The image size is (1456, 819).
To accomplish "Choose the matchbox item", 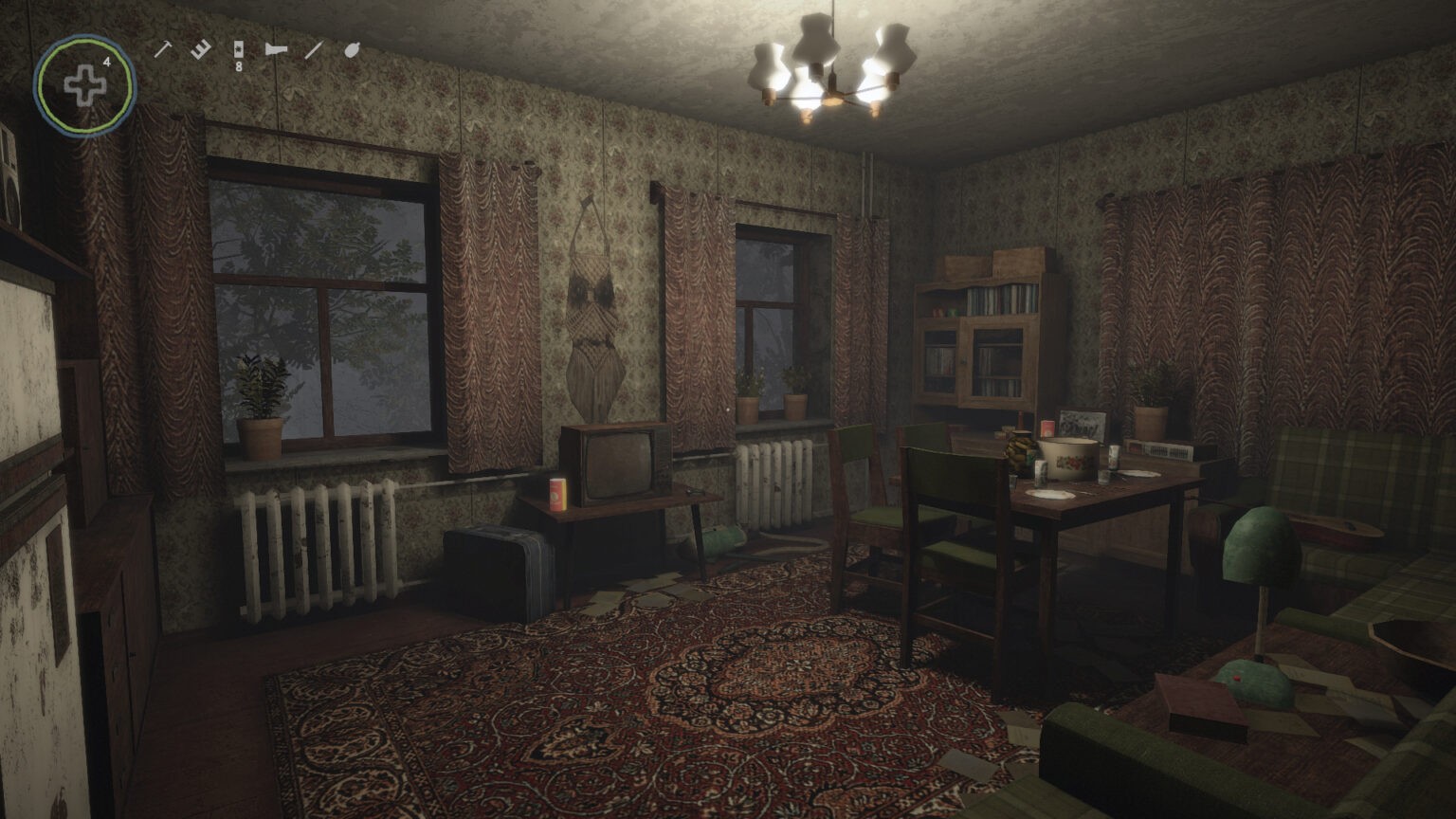I will point(238,50).
